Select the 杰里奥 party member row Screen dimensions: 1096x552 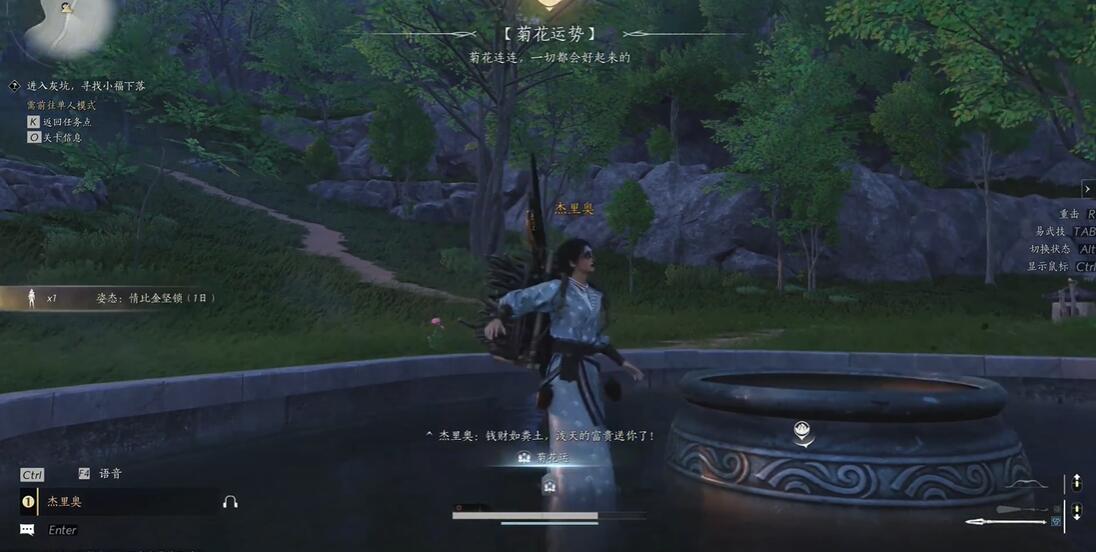120,502
